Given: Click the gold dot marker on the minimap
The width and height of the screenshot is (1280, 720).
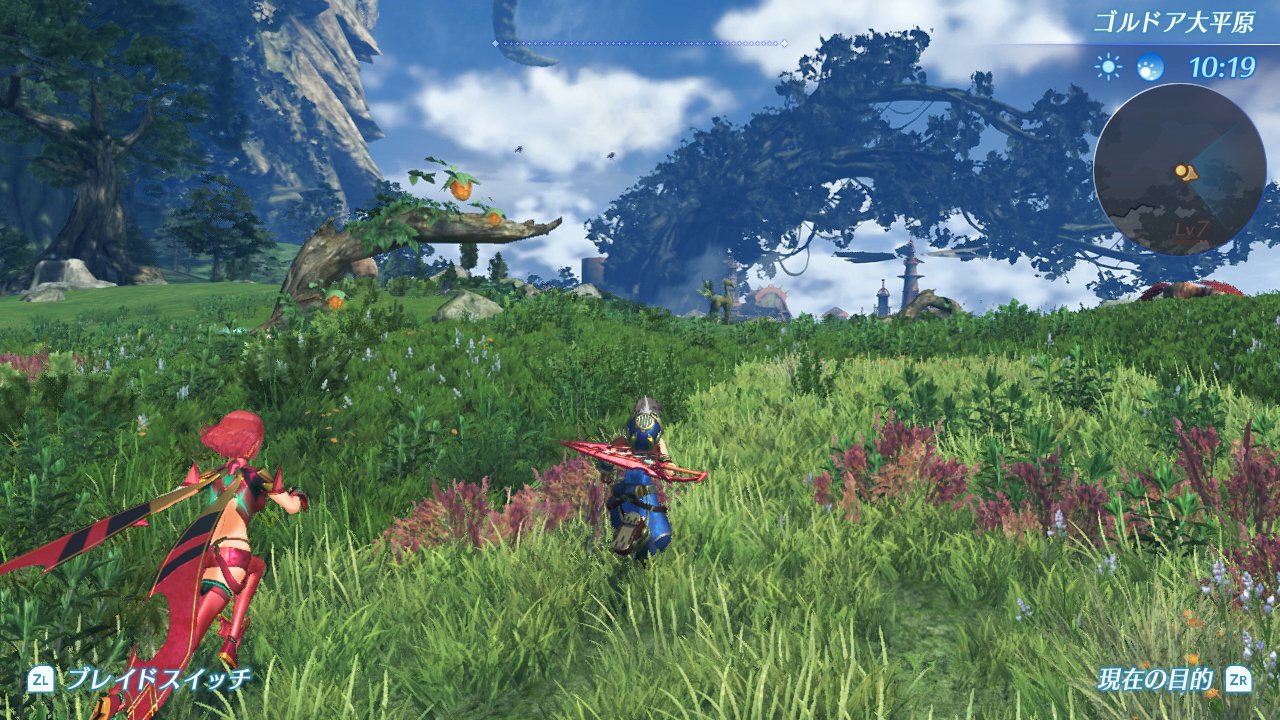Looking at the screenshot, I should [x=1181, y=171].
